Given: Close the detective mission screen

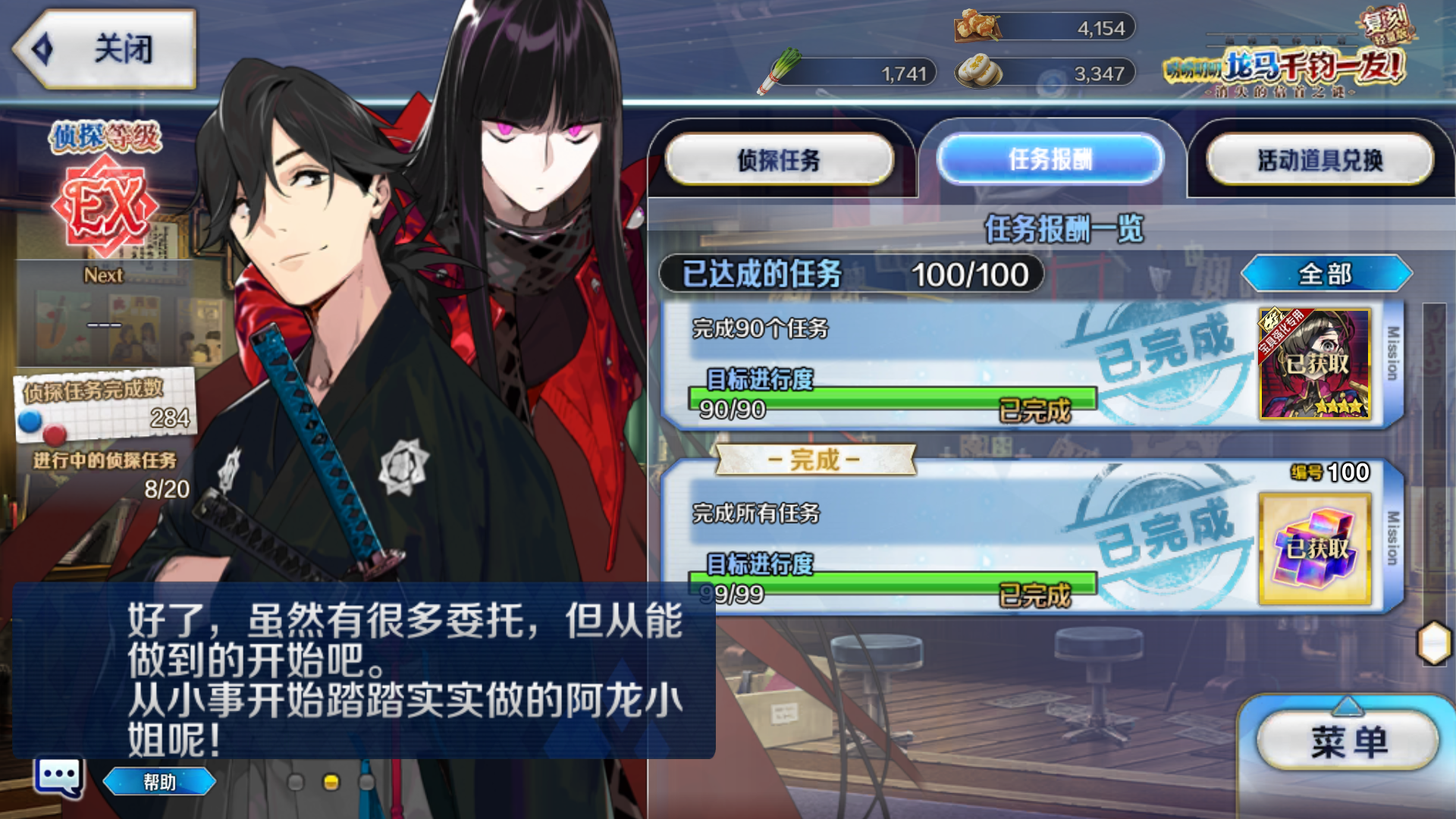Looking at the screenshot, I should 105,49.
